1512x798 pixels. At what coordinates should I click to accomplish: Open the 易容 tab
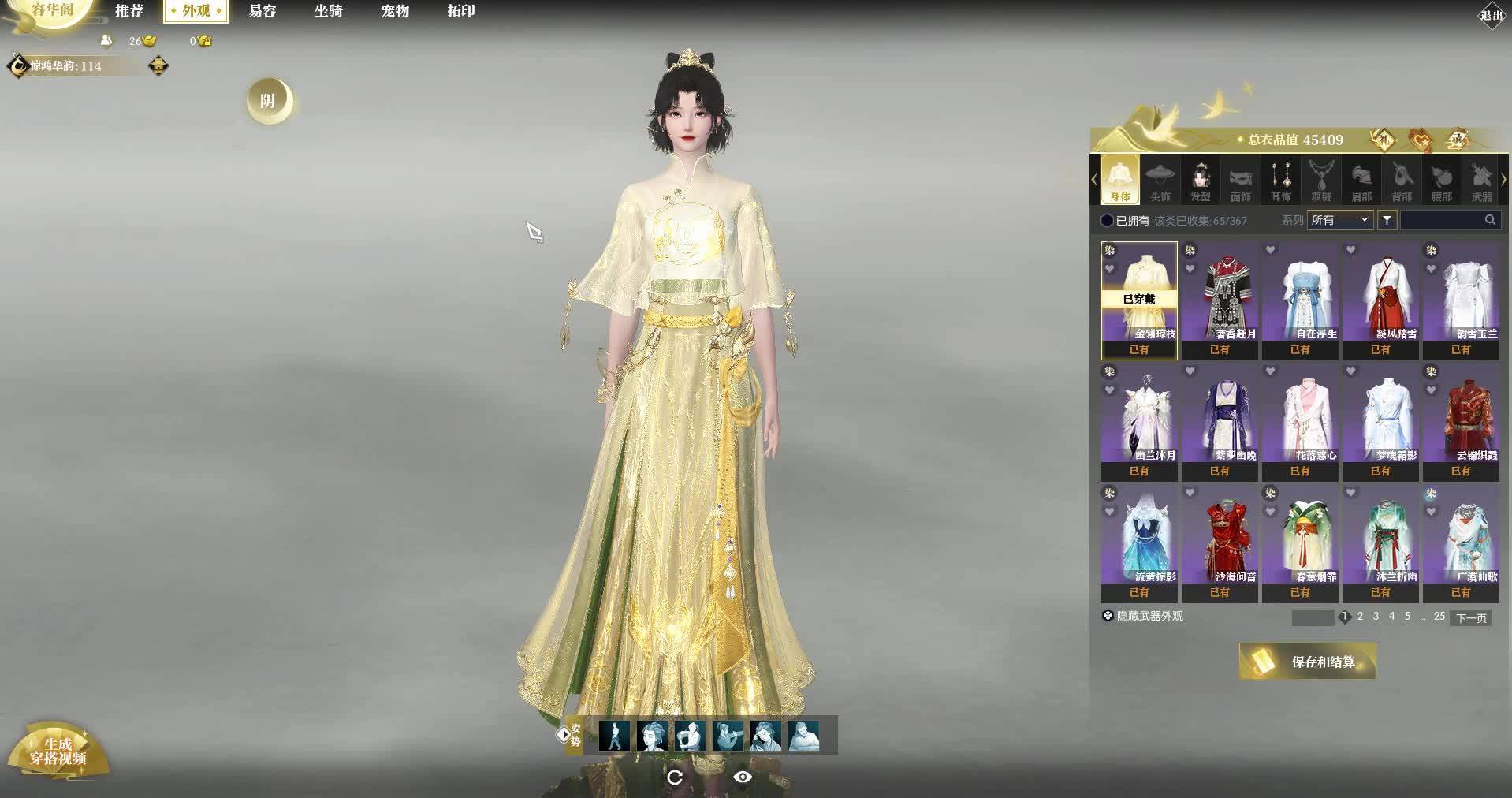tap(263, 11)
